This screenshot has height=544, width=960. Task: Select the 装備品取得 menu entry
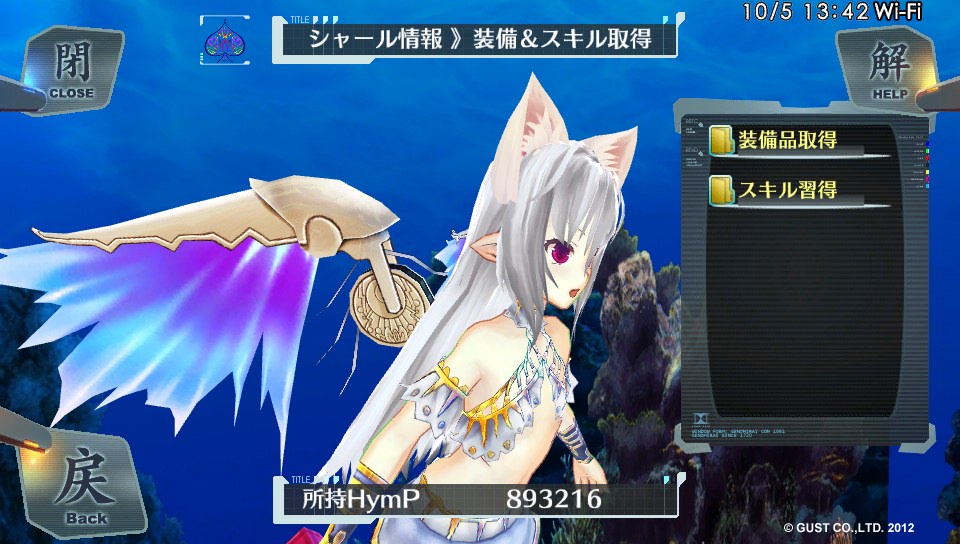pyautogui.click(x=787, y=140)
